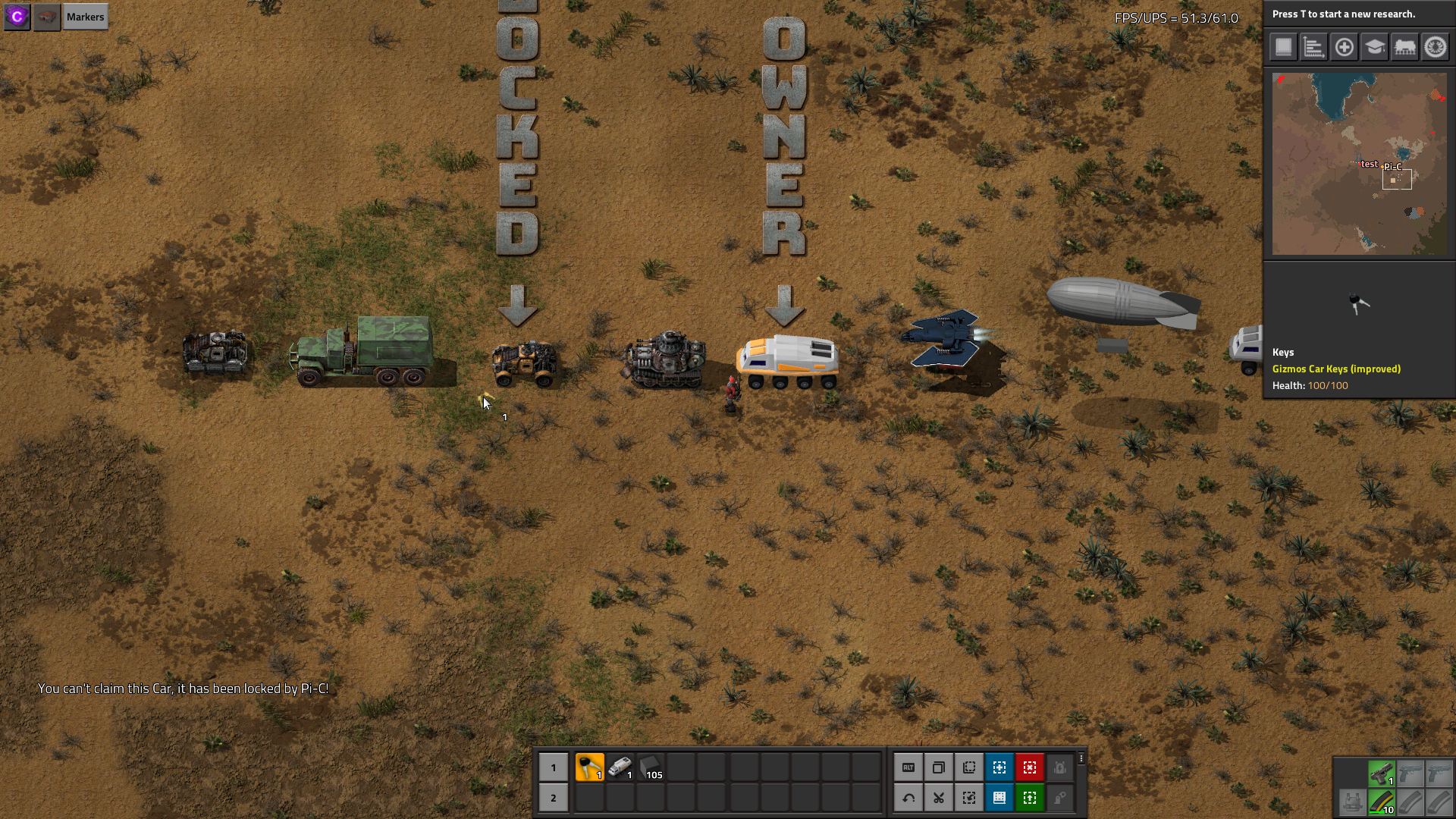This screenshot has height=819, width=1456.
Task: Select the equipped pistol weapon slot
Action: (1381, 773)
